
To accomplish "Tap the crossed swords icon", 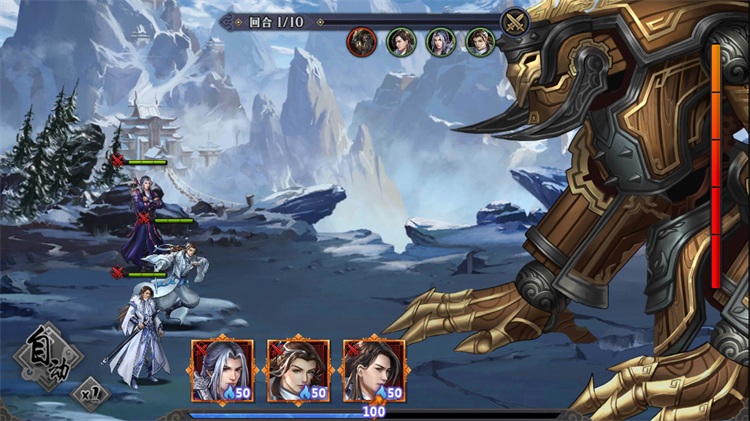I will click(514, 21).
